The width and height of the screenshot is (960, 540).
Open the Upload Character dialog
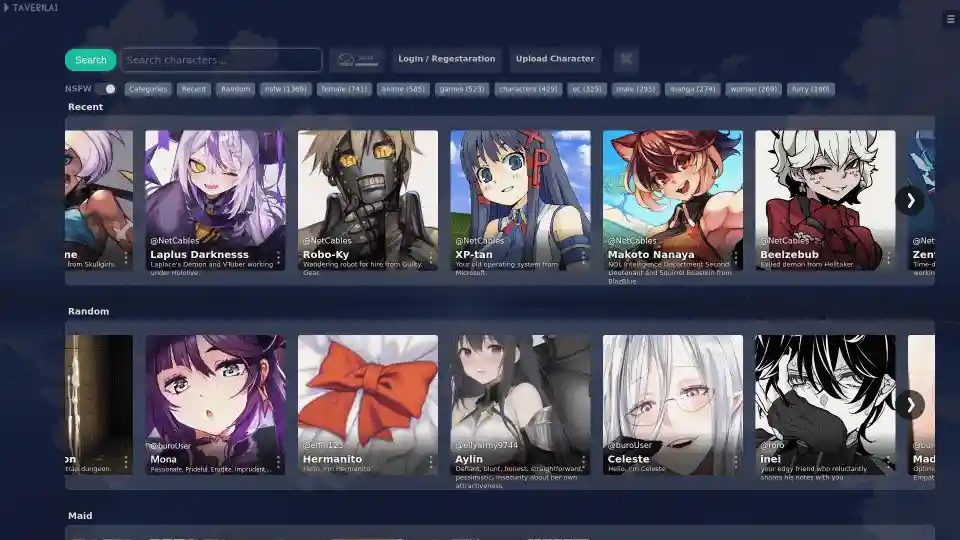555,59
